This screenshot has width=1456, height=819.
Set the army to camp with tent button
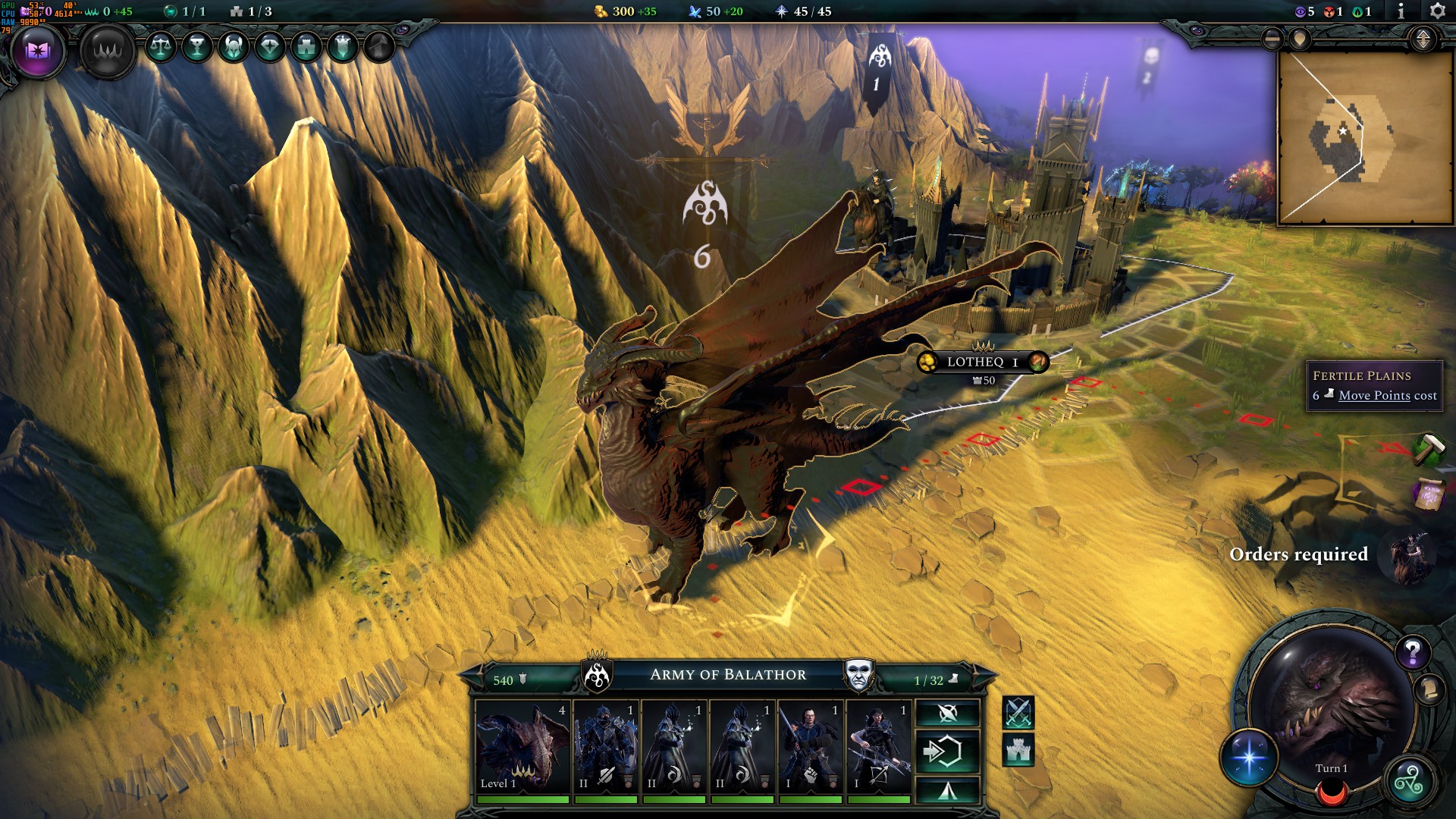point(947,791)
